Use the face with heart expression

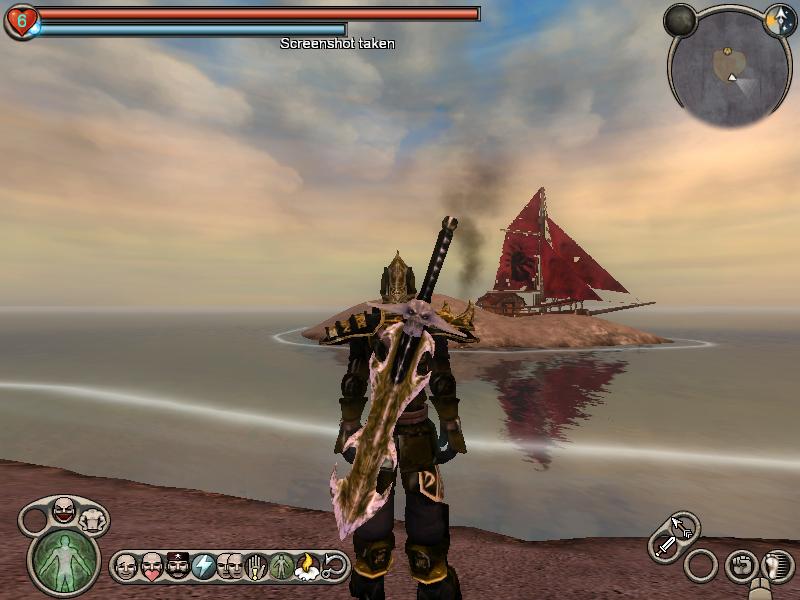[151, 566]
